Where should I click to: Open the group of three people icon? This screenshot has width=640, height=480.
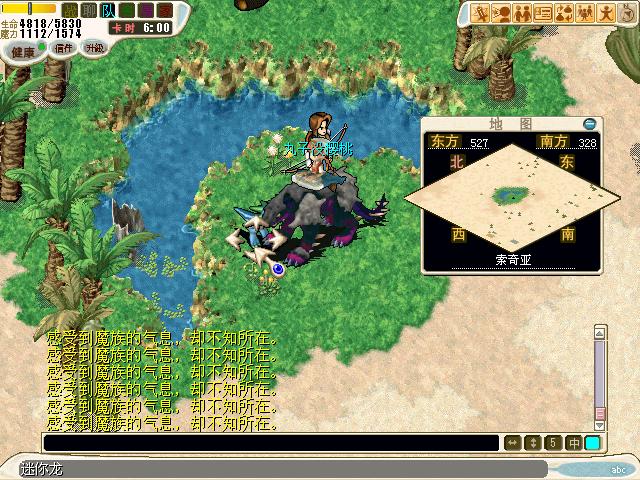[586, 12]
